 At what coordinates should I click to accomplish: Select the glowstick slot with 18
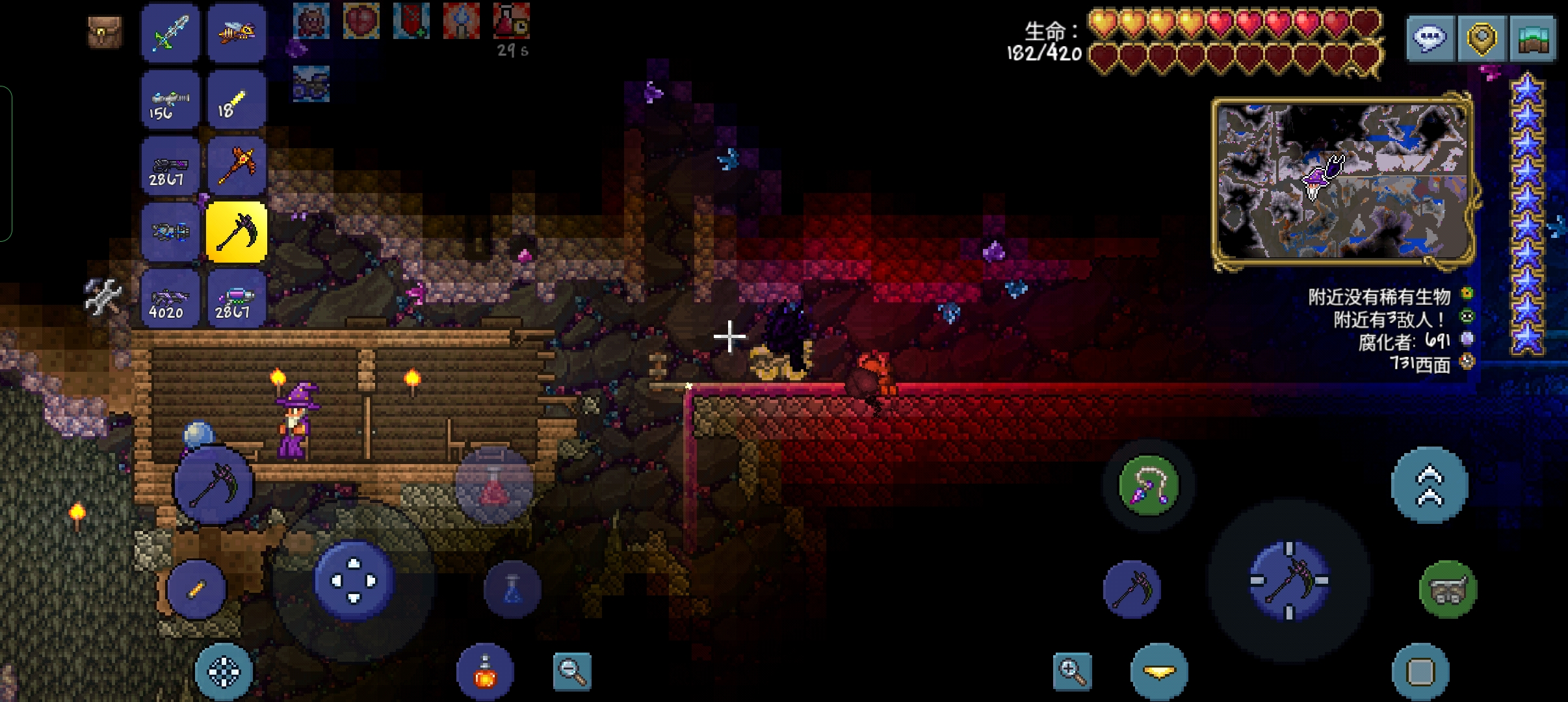pyautogui.click(x=237, y=99)
